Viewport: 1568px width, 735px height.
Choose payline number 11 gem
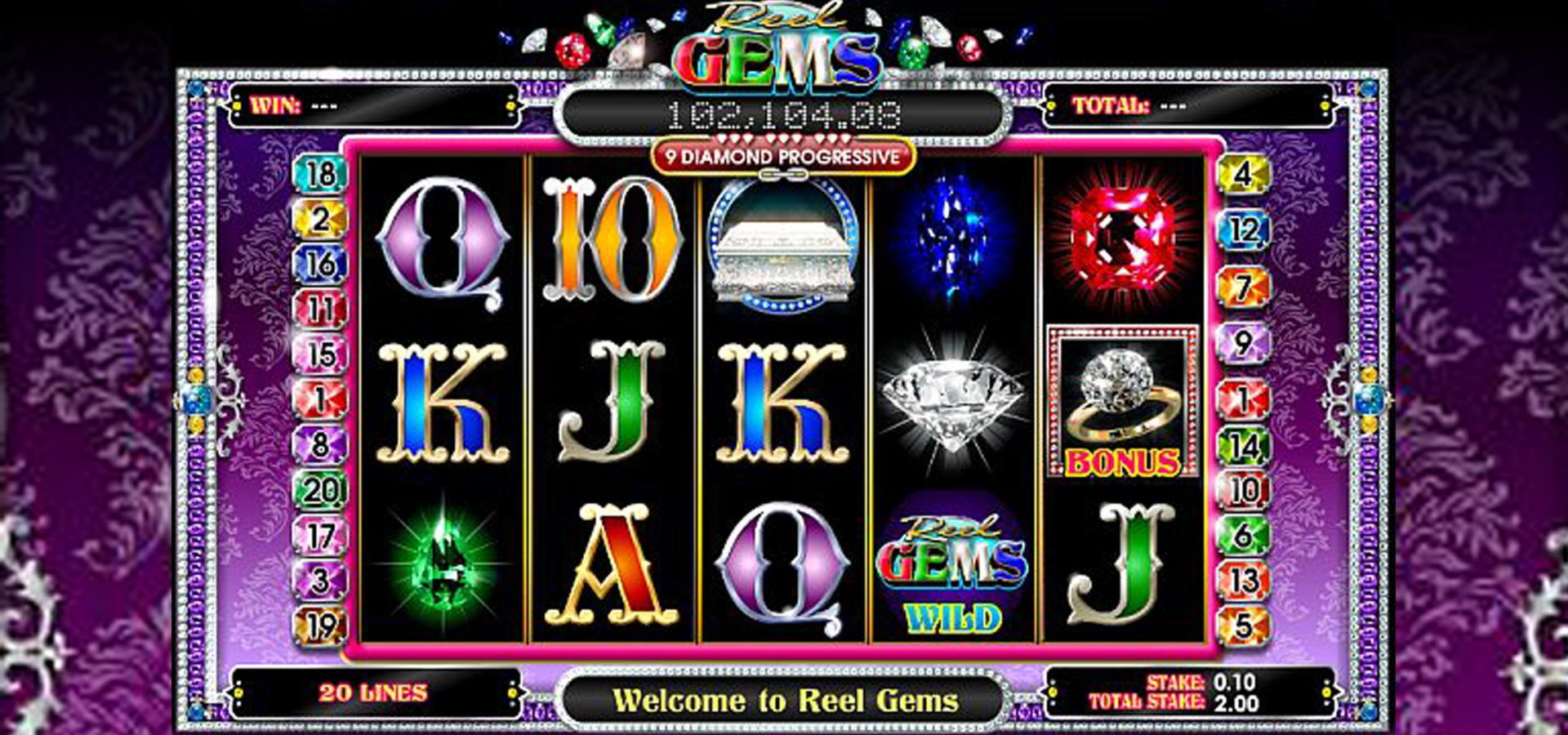click(x=320, y=310)
